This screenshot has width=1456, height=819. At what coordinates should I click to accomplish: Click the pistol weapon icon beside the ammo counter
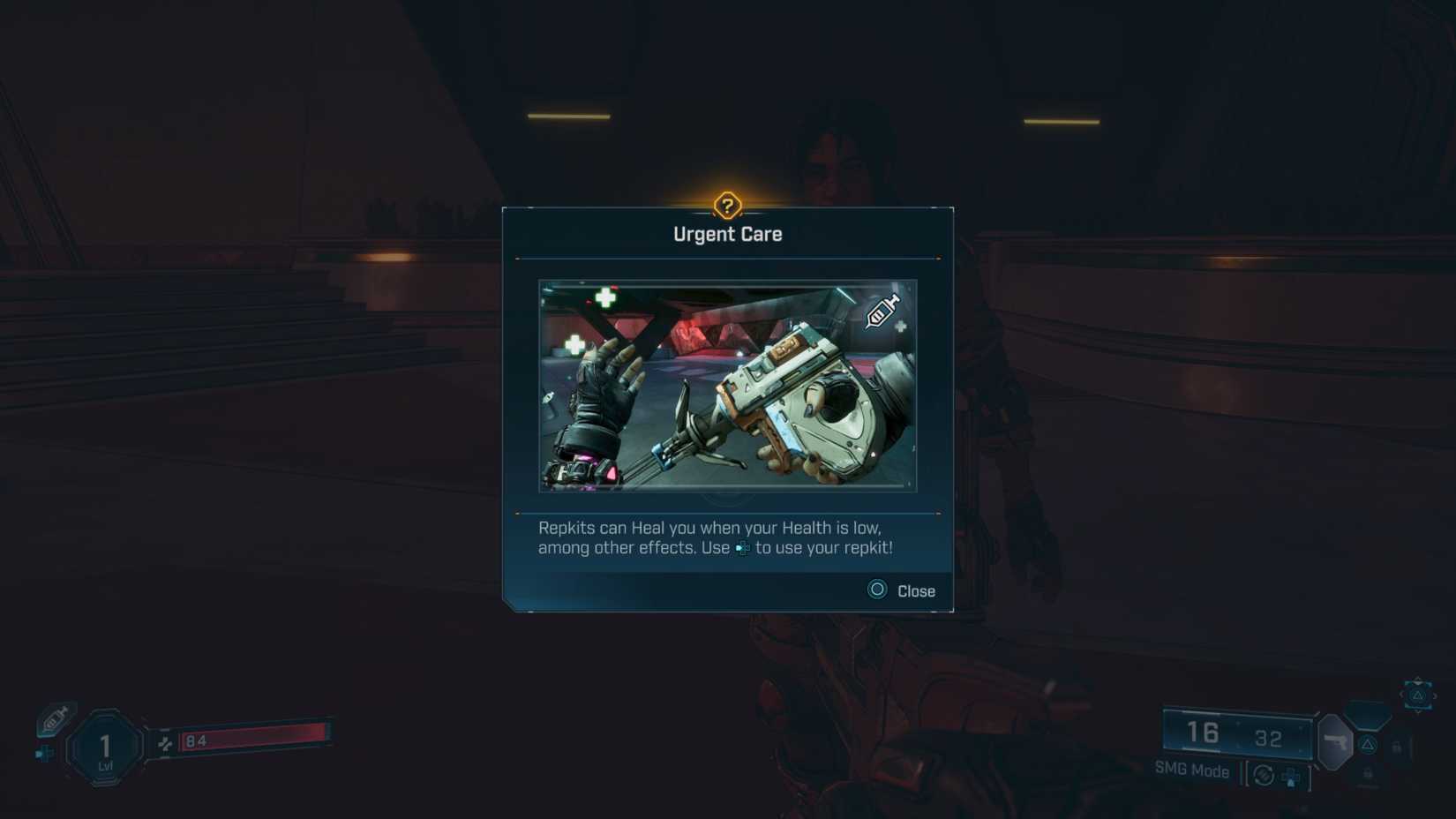click(1336, 743)
